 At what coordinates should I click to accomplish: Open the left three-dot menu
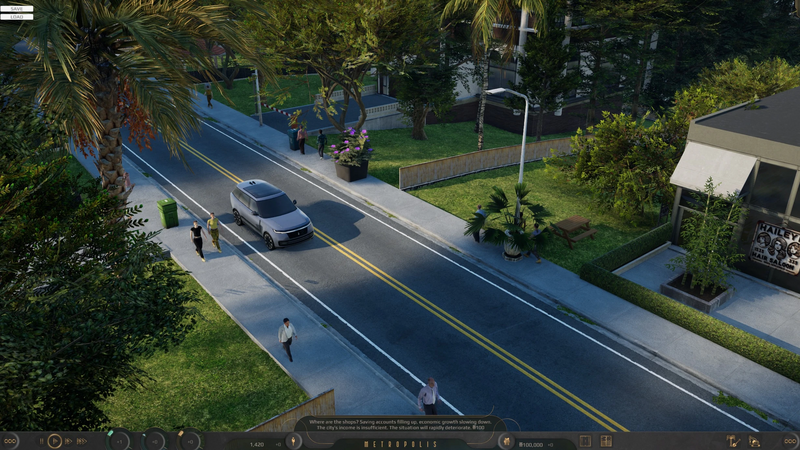point(9,441)
